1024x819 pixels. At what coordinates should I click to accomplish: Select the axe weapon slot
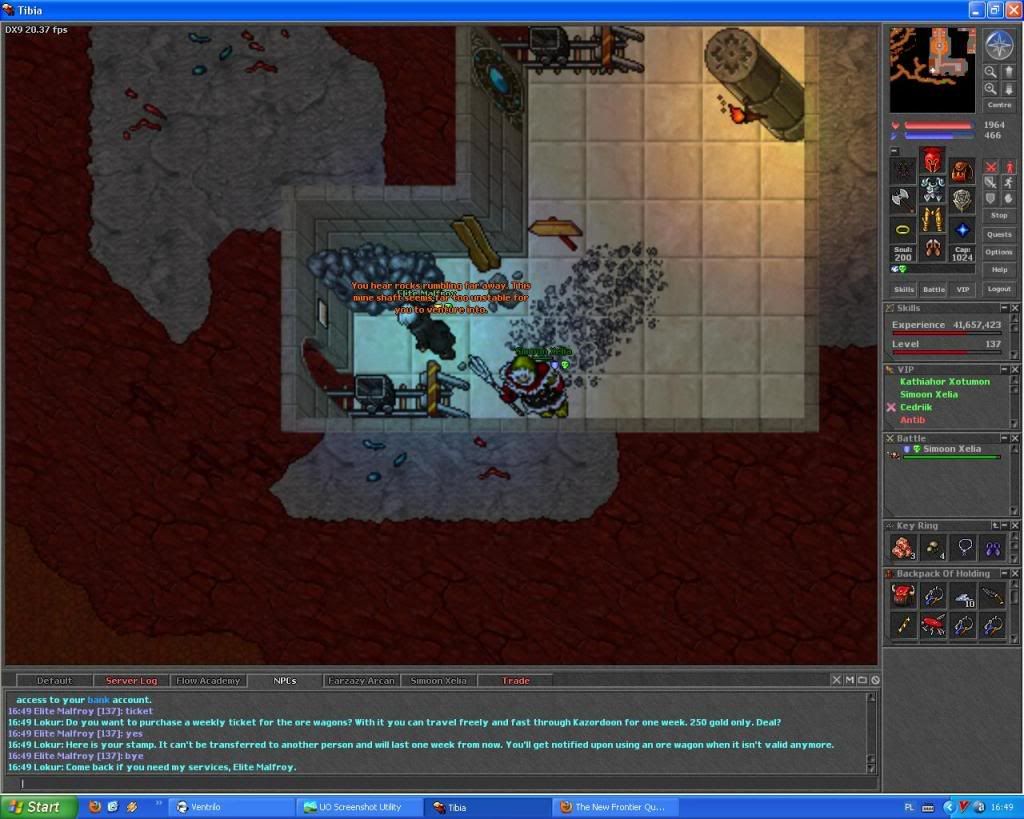tap(903, 199)
